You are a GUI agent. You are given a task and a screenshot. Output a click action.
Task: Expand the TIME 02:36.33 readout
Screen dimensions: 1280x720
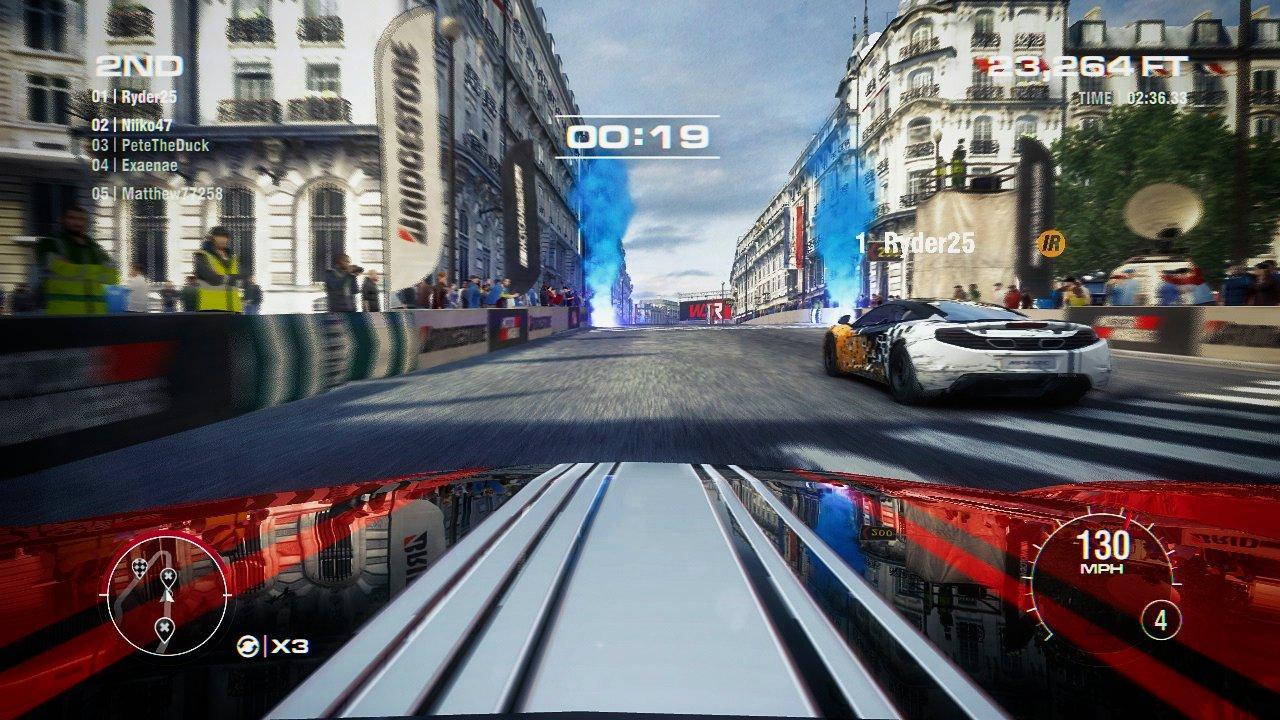point(1130,99)
